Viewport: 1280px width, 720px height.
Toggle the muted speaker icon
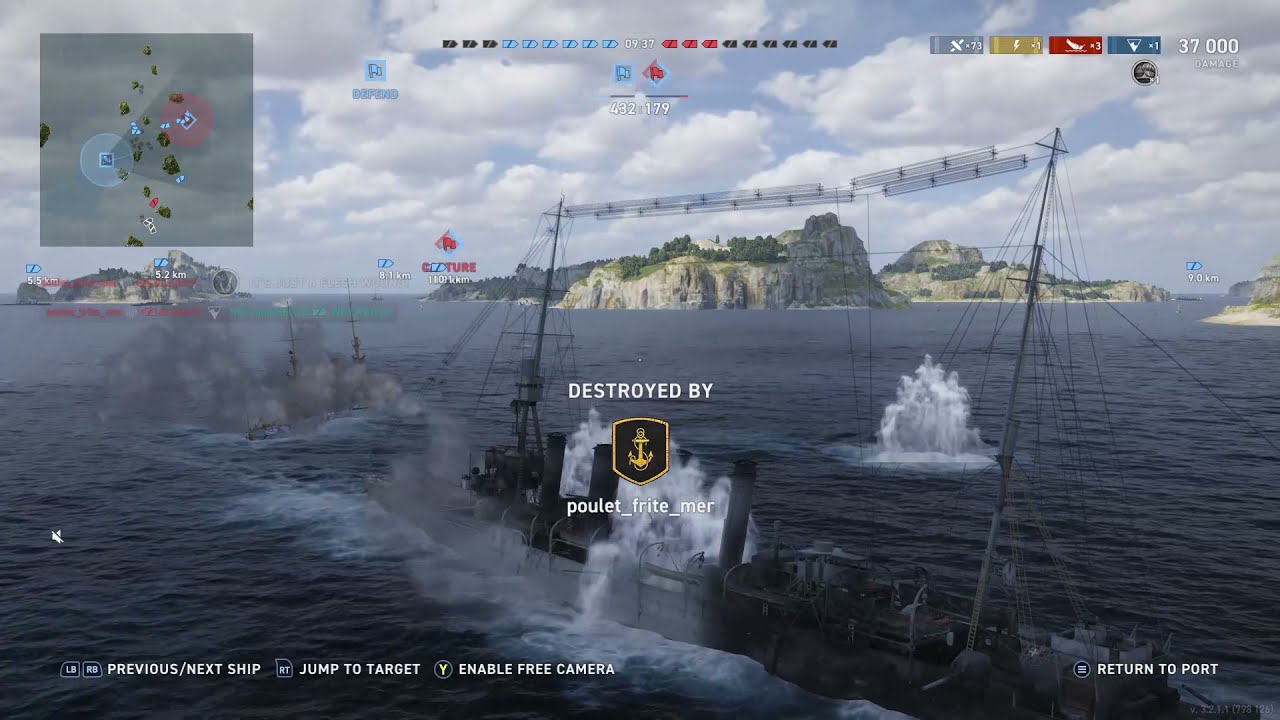(57, 537)
